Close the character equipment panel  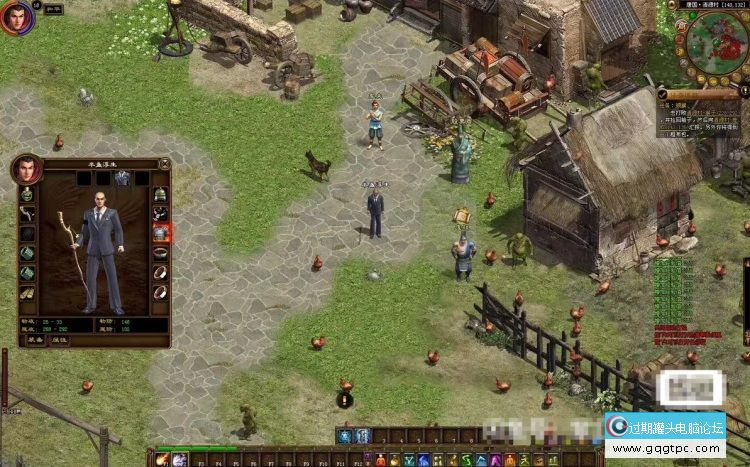pyautogui.click(x=165, y=163)
